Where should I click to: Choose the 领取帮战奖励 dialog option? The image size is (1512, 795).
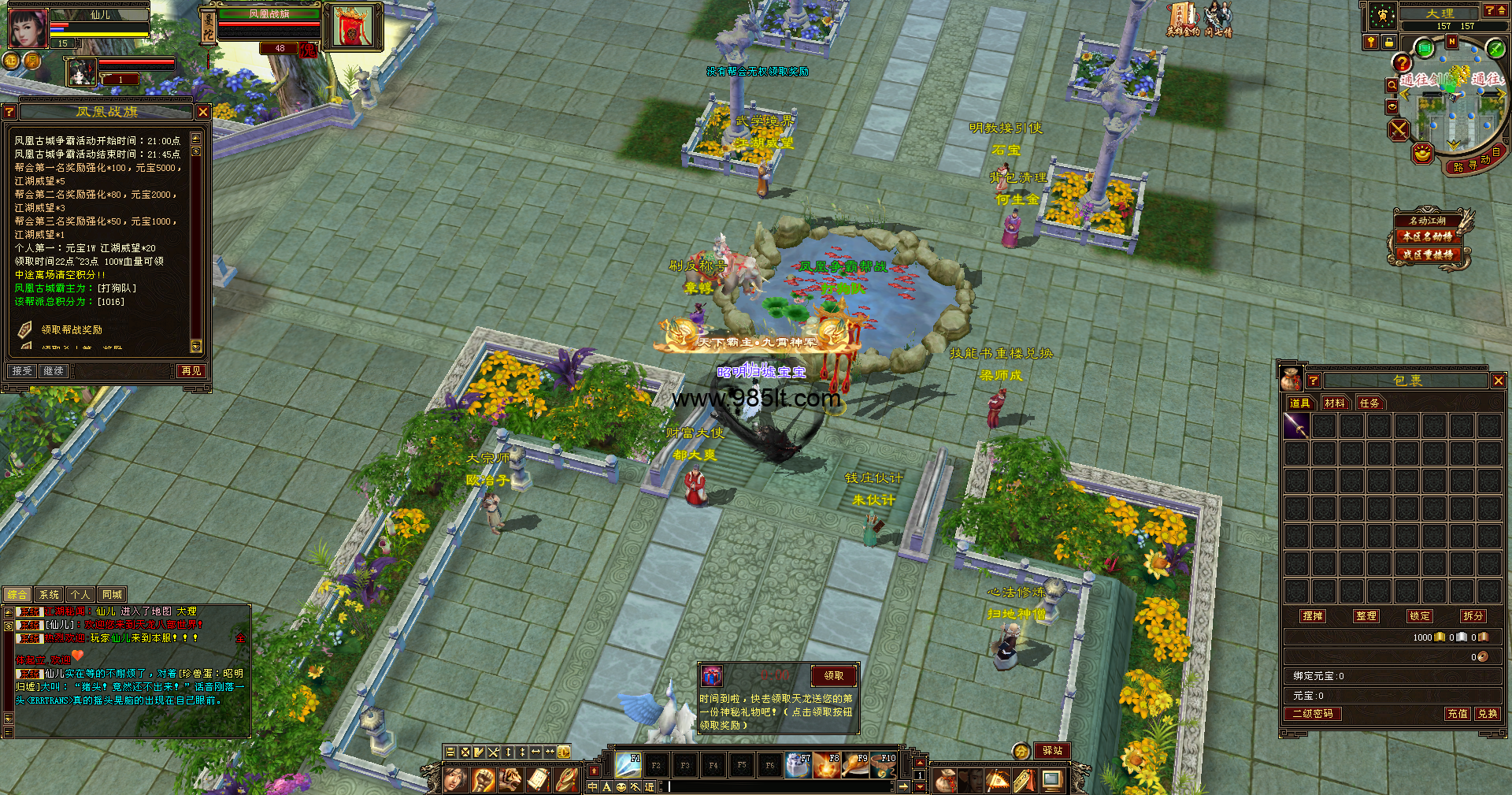tap(72, 330)
